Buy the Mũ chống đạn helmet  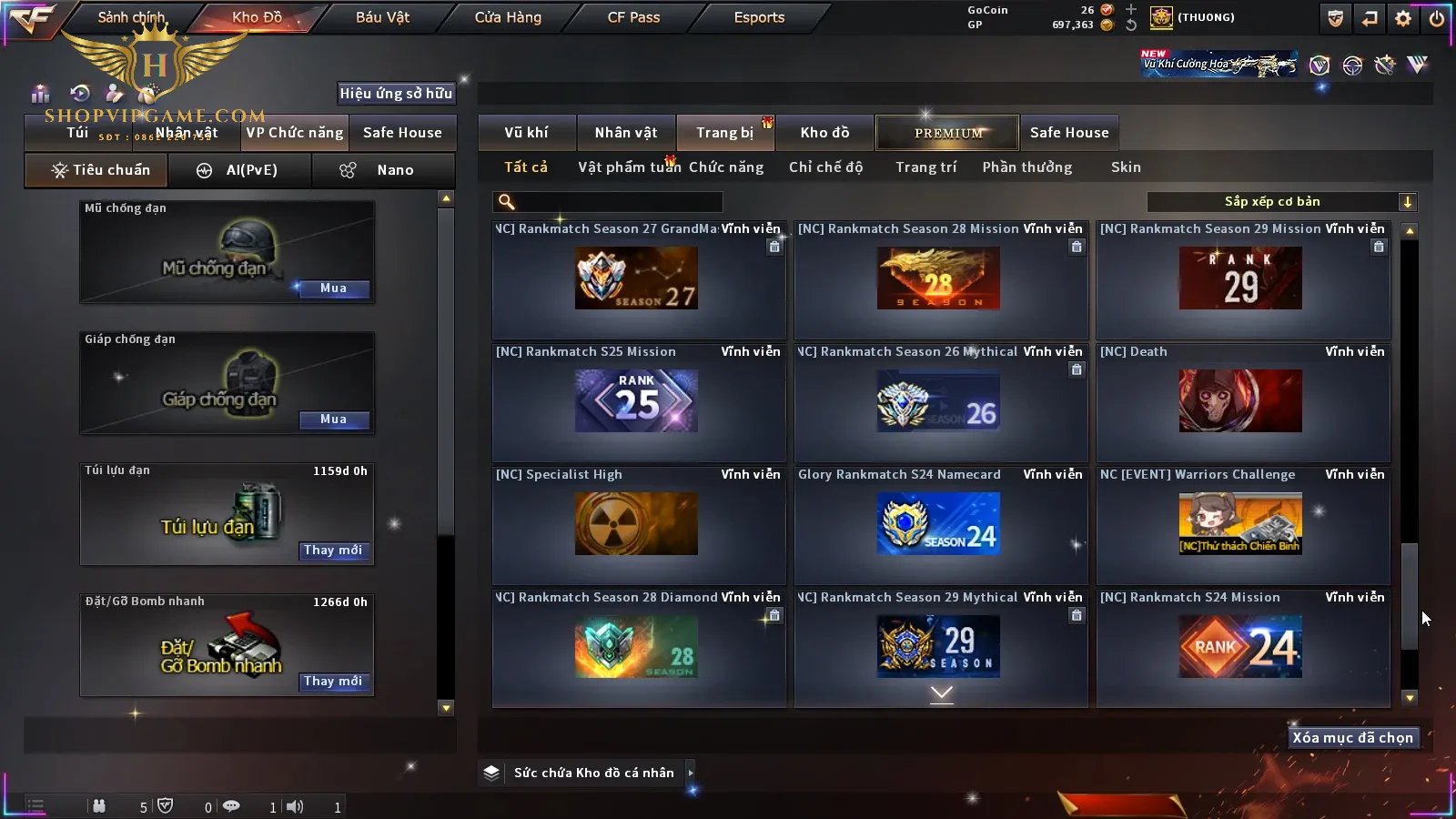[333, 288]
